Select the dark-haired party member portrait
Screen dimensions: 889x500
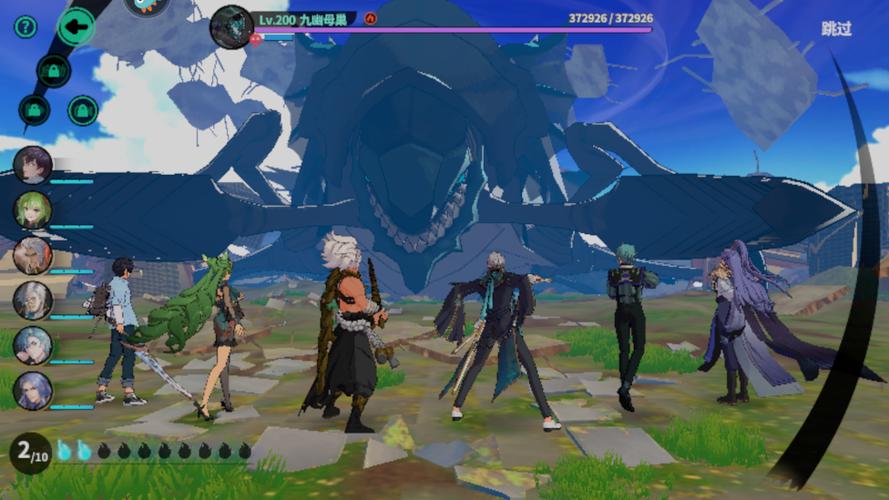[x=33, y=165]
